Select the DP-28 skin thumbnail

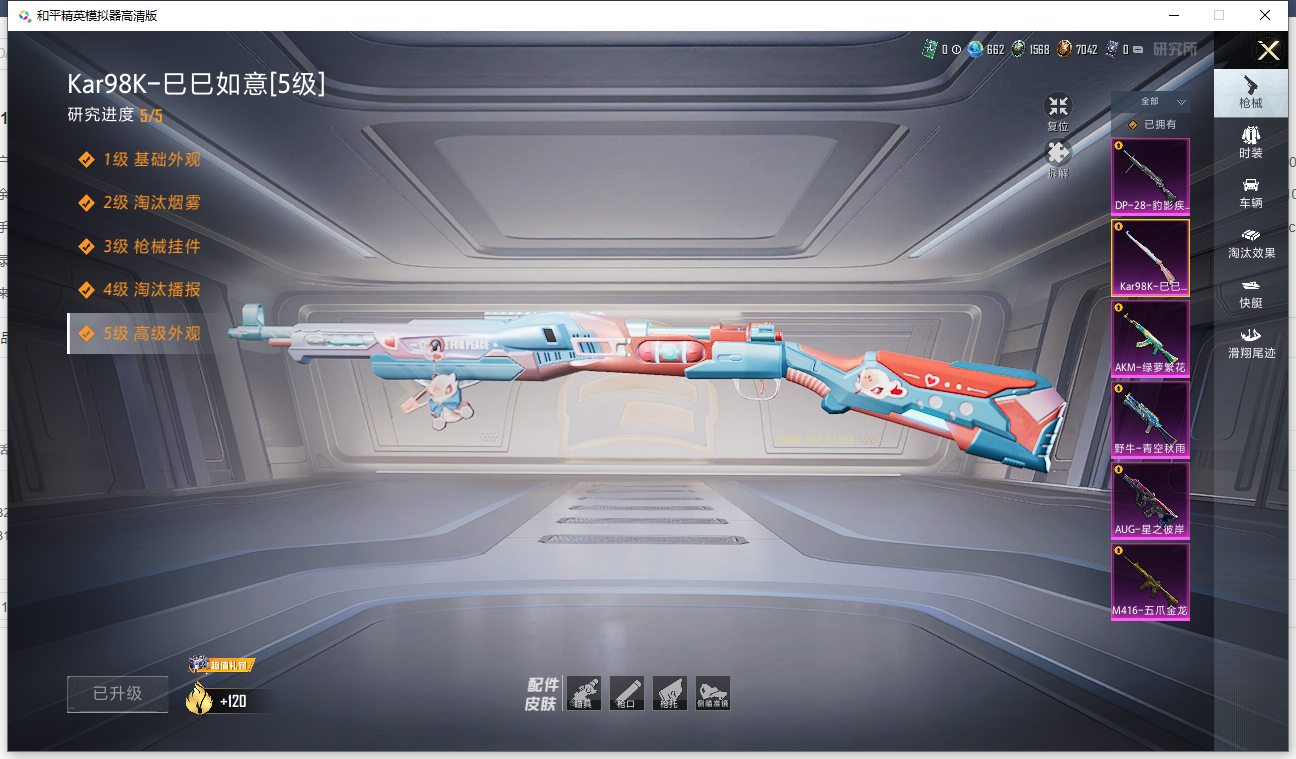tap(1151, 176)
